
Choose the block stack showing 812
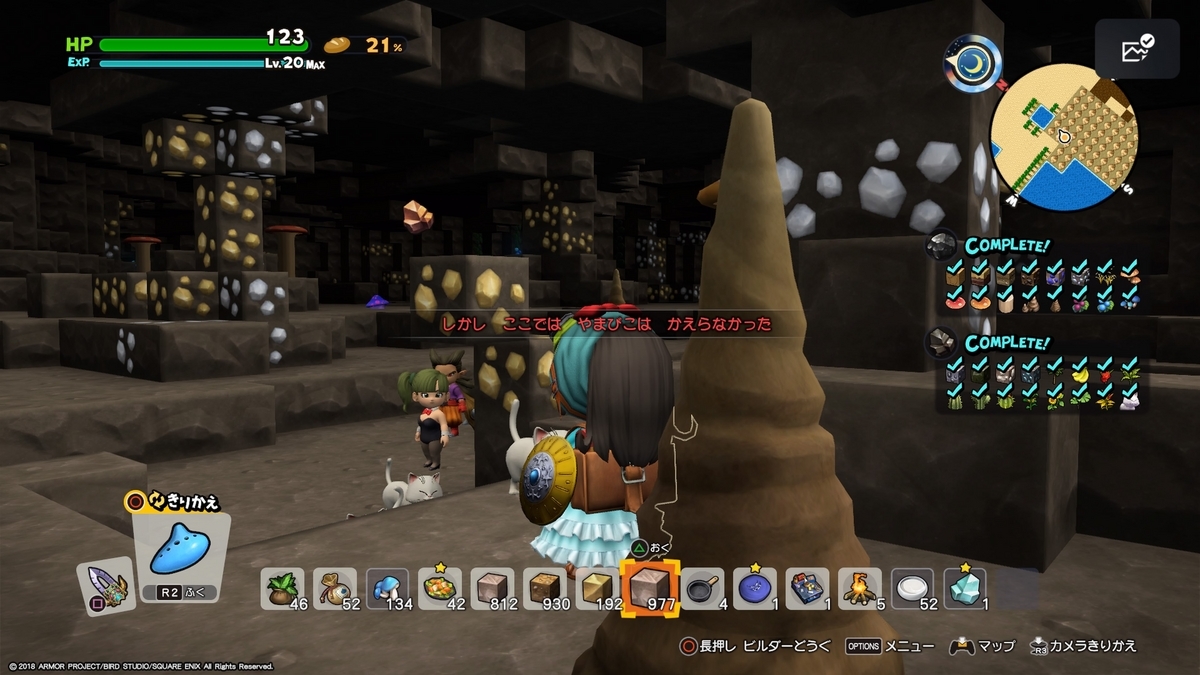click(x=493, y=588)
